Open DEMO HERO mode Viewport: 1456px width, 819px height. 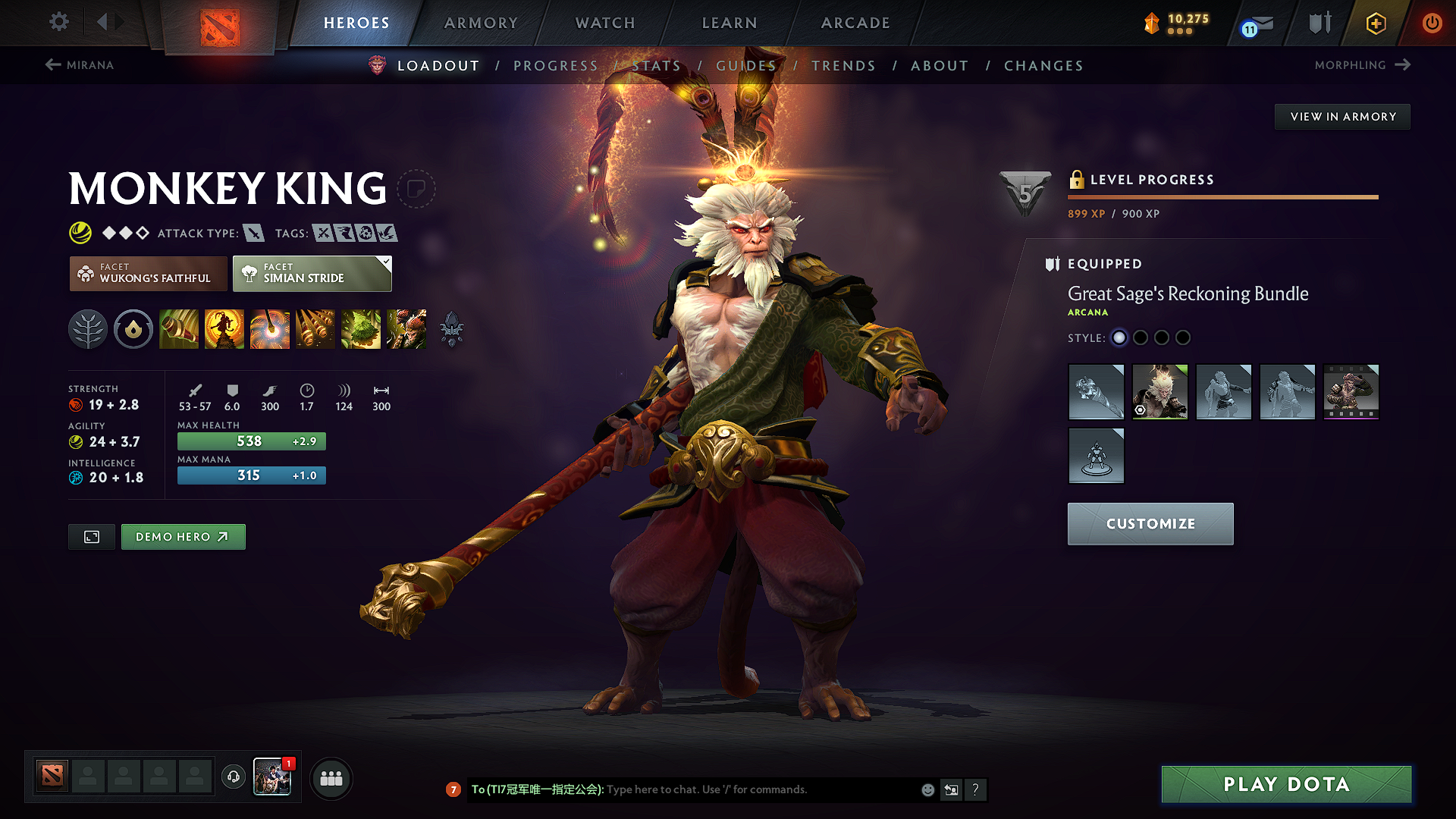(x=183, y=536)
